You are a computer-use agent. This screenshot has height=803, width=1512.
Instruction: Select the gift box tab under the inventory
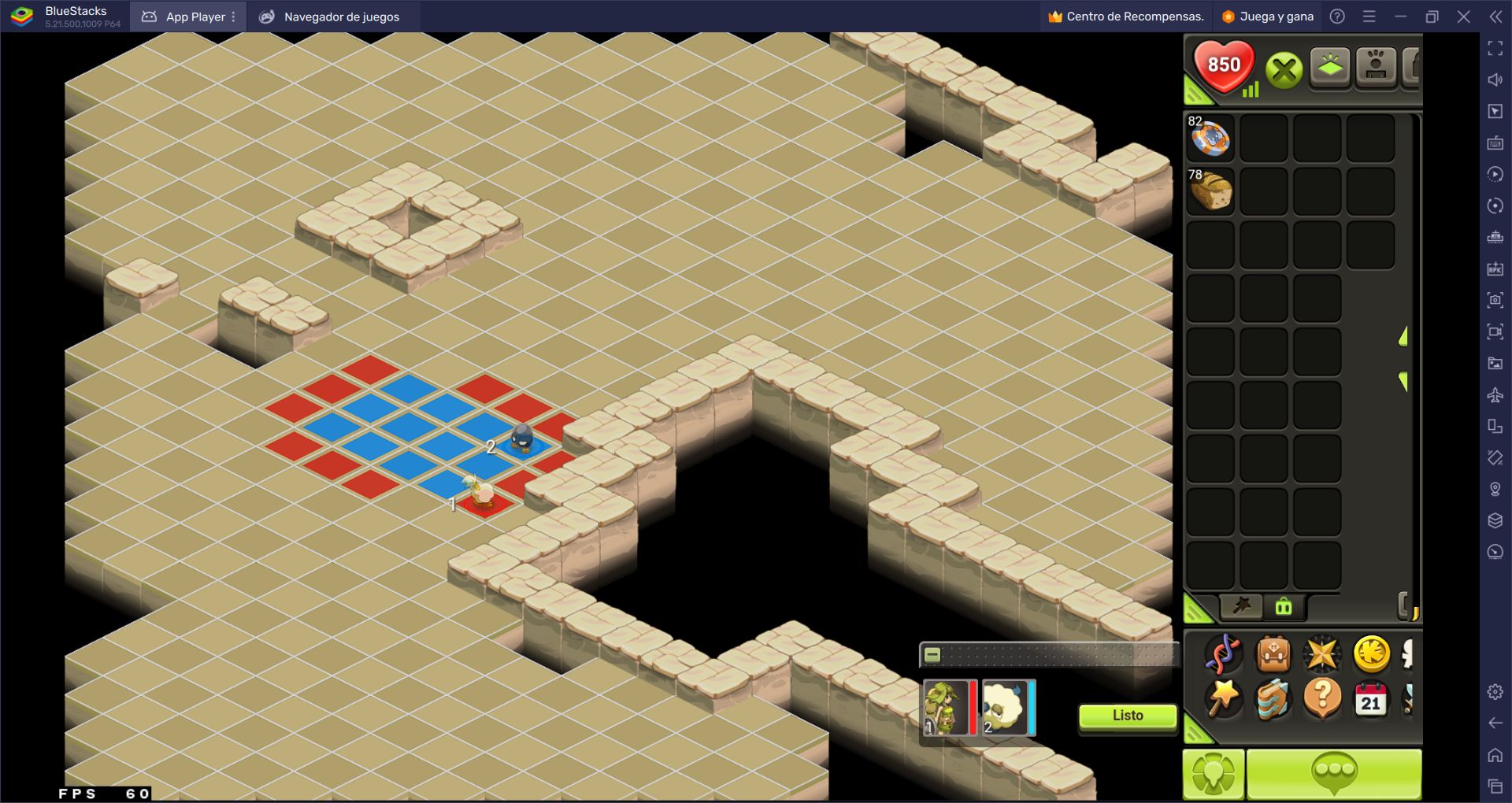click(1284, 606)
